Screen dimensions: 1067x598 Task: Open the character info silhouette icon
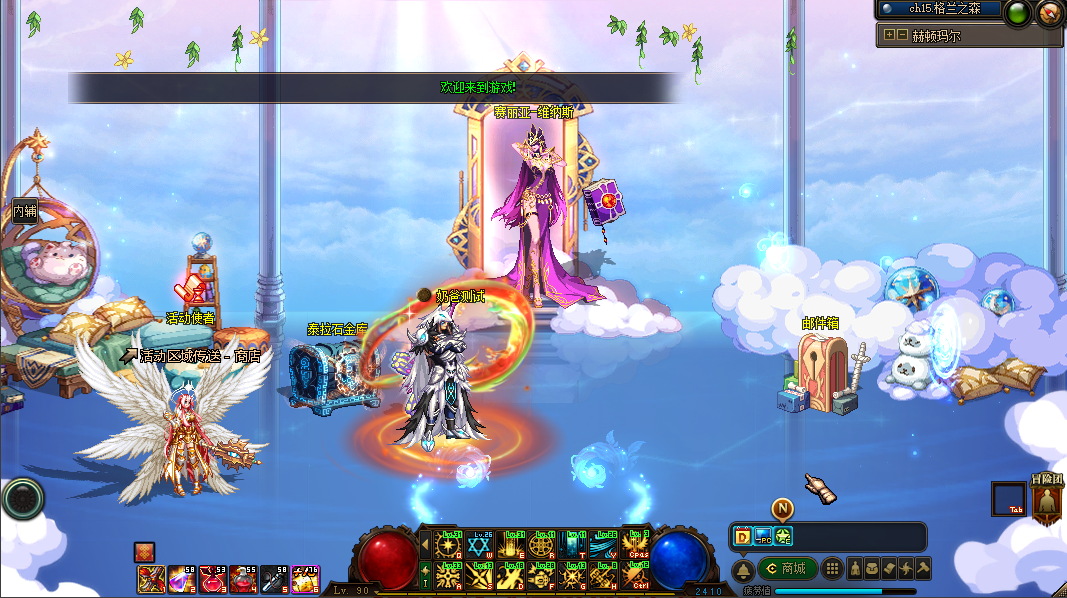coord(856,569)
